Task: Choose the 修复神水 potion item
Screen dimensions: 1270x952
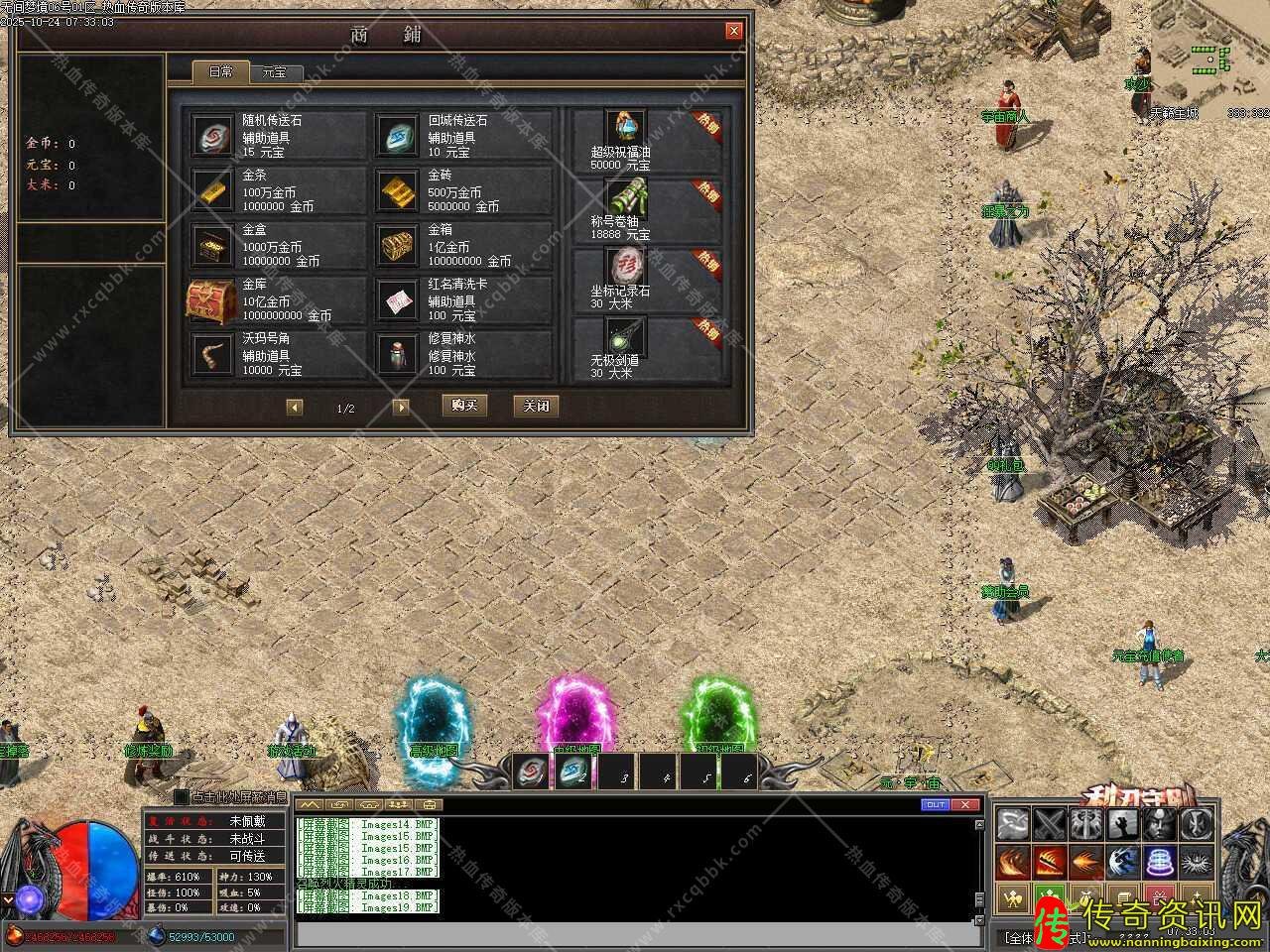Action: [463, 354]
